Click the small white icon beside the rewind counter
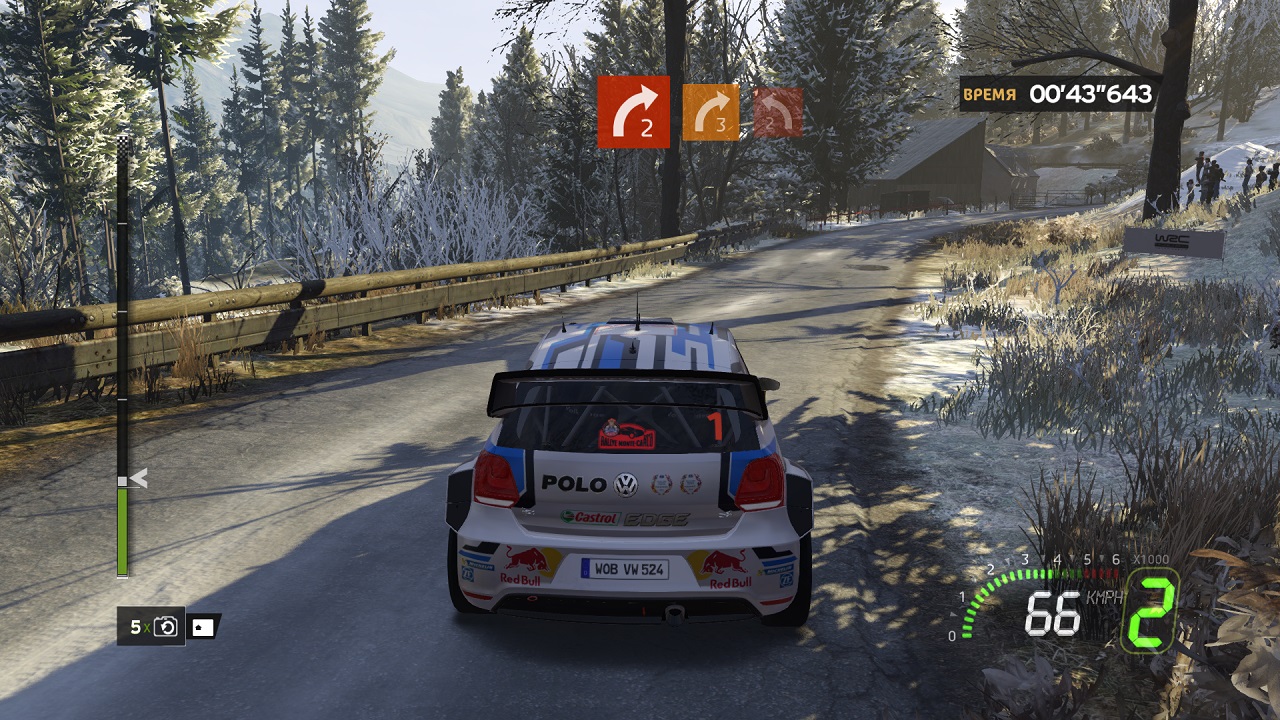 [x=203, y=627]
